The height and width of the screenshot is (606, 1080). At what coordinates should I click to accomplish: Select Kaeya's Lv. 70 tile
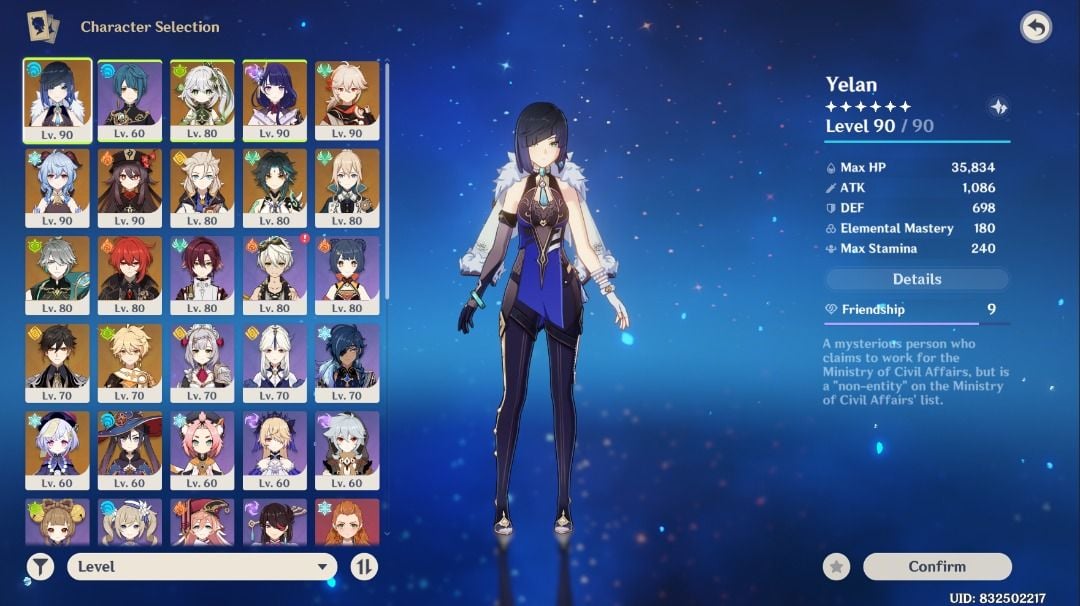click(347, 362)
